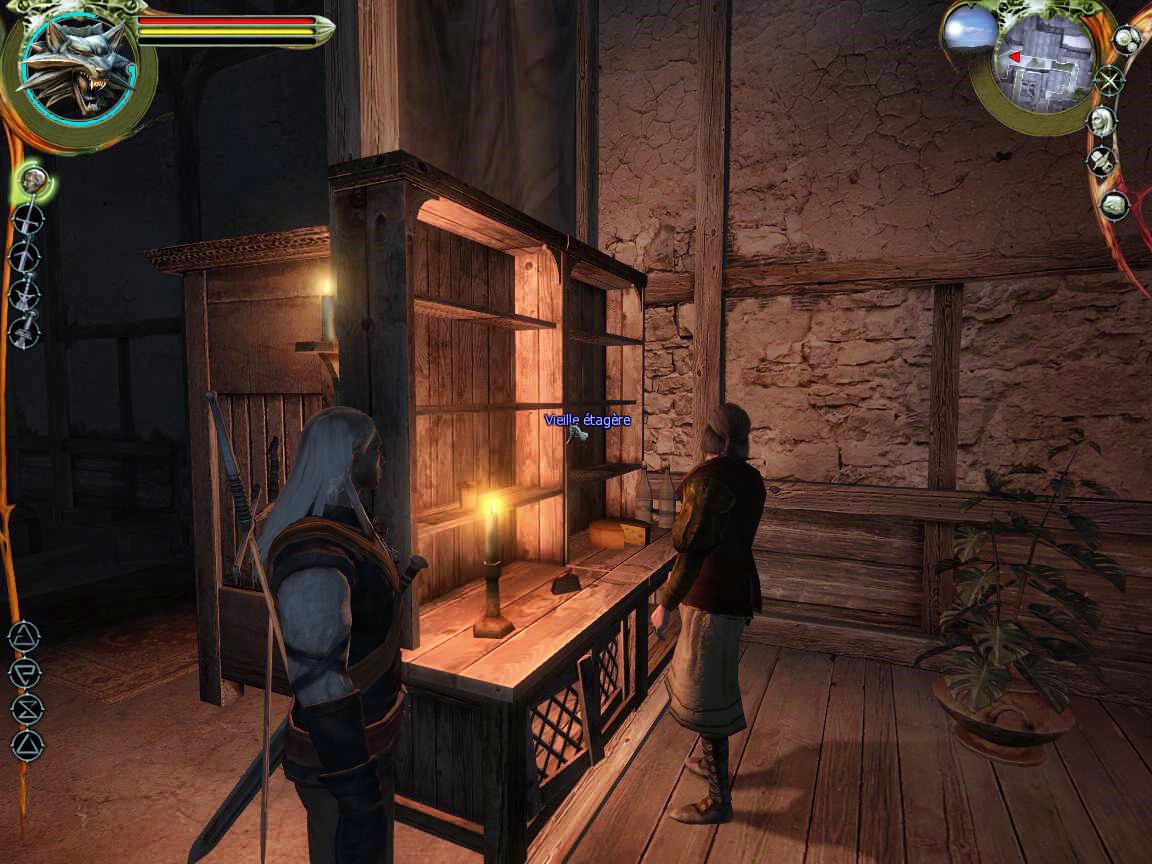
Task: Choose the inverted triangle sign
Action: [25, 671]
